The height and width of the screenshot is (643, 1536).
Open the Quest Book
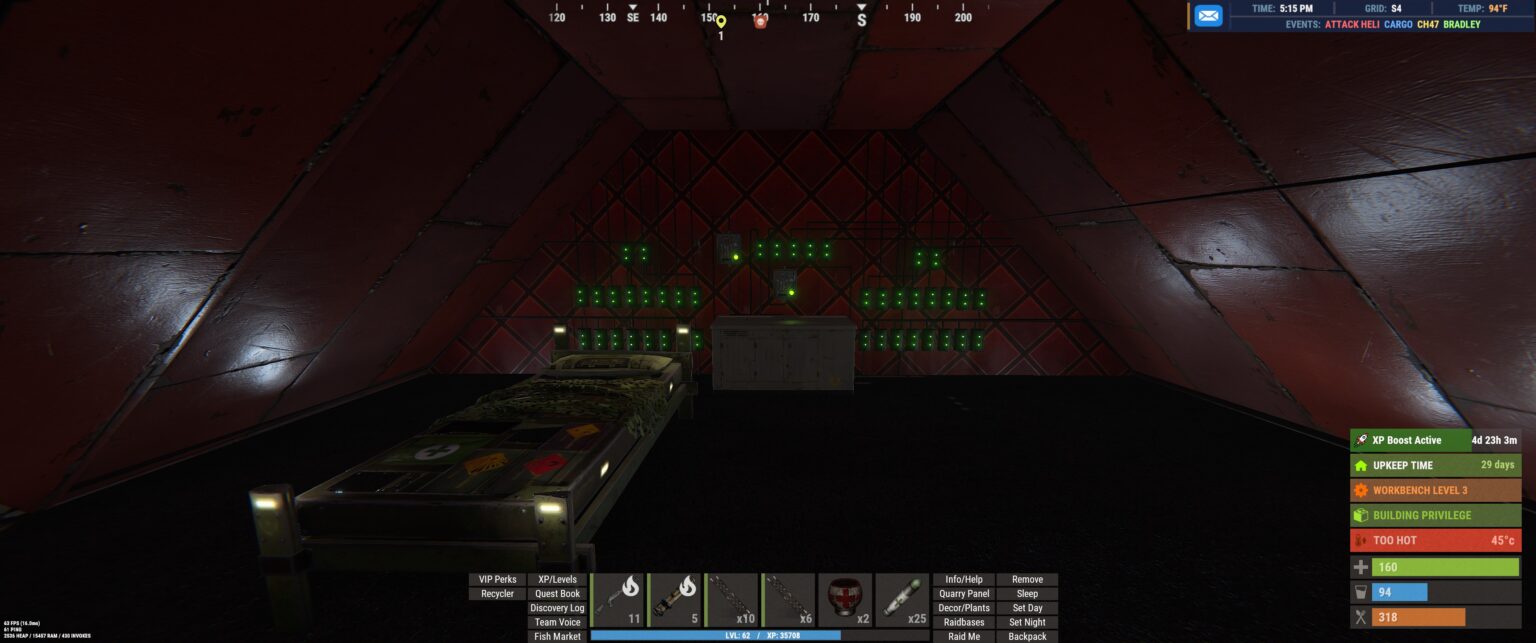point(557,594)
